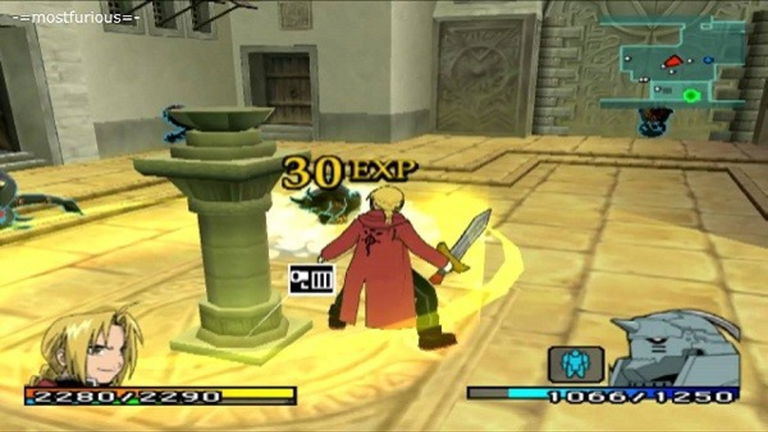This screenshot has width=768, height=432.
Task: Click the transmutation object marker icon
Action: (311, 279)
